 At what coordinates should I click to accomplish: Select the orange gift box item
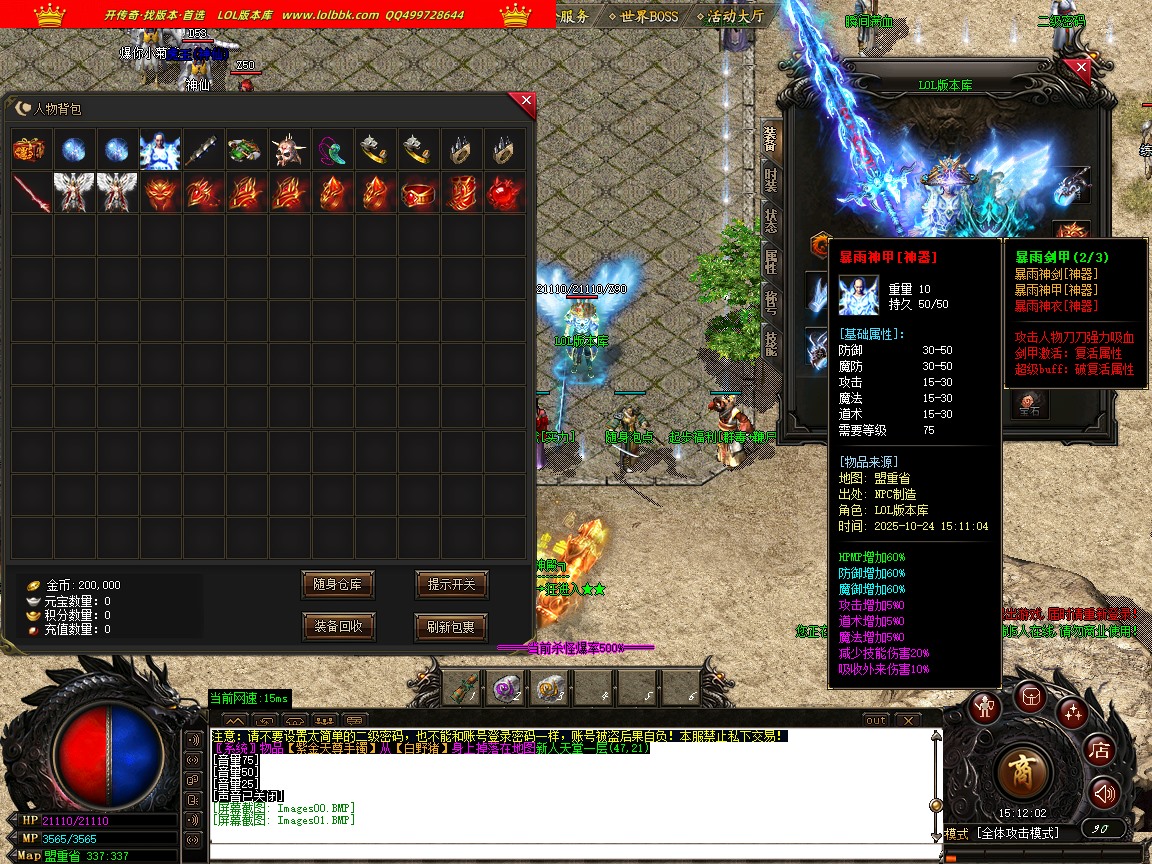click(x=31, y=150)
